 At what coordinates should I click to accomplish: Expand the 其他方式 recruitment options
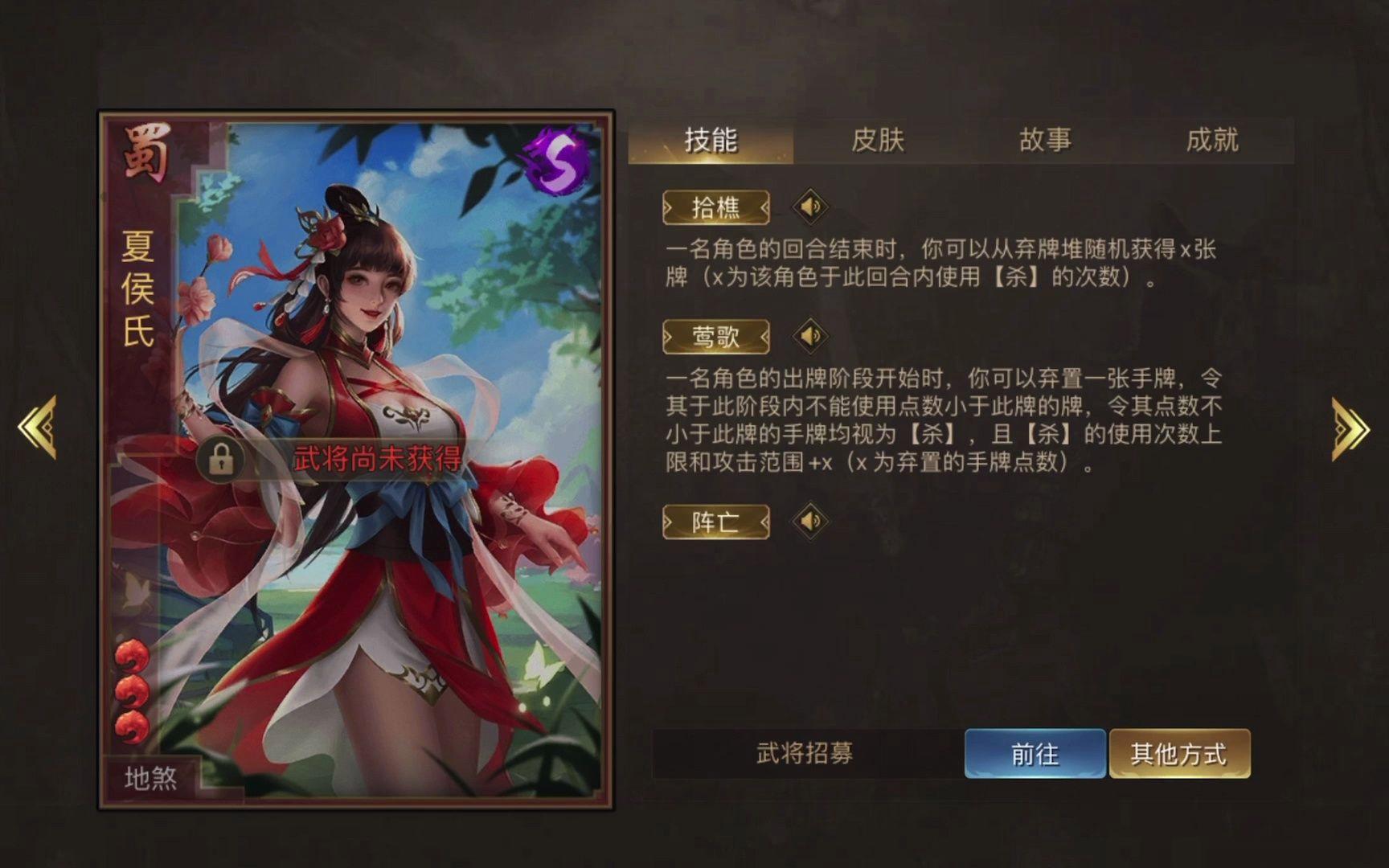(x=1179, y=754)
